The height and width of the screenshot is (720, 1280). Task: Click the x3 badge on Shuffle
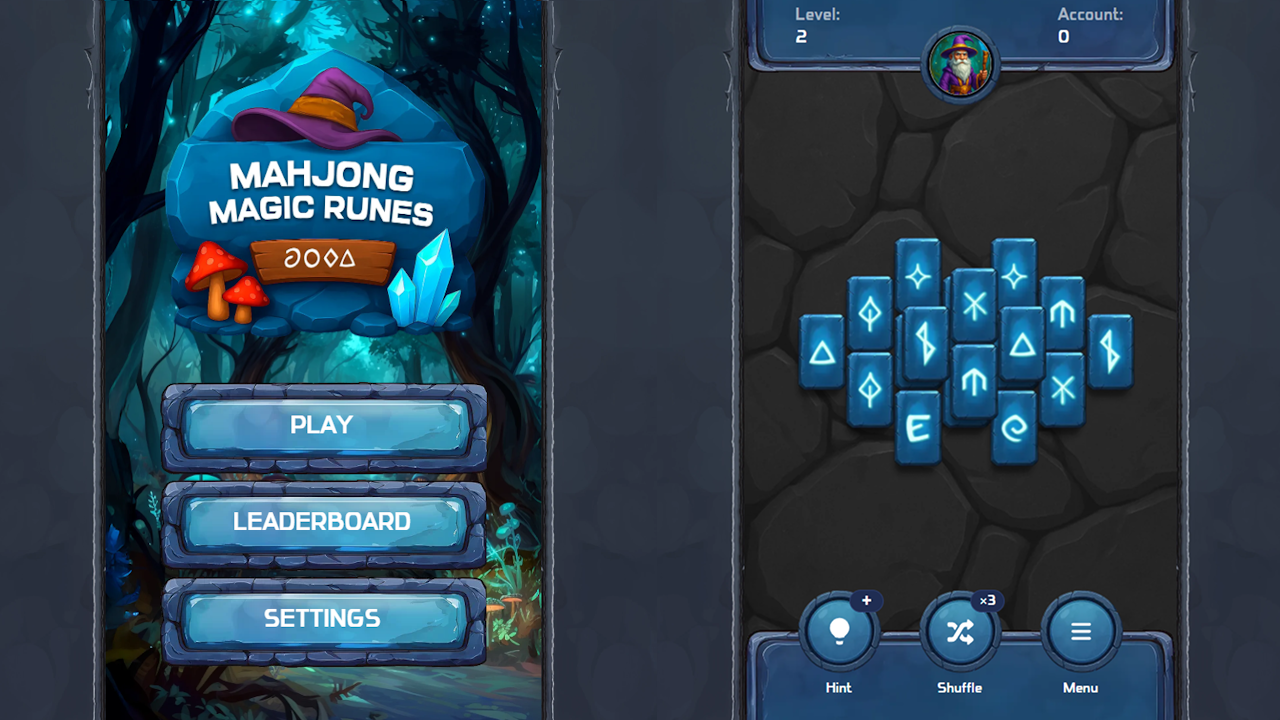click(x=990, y=600)
